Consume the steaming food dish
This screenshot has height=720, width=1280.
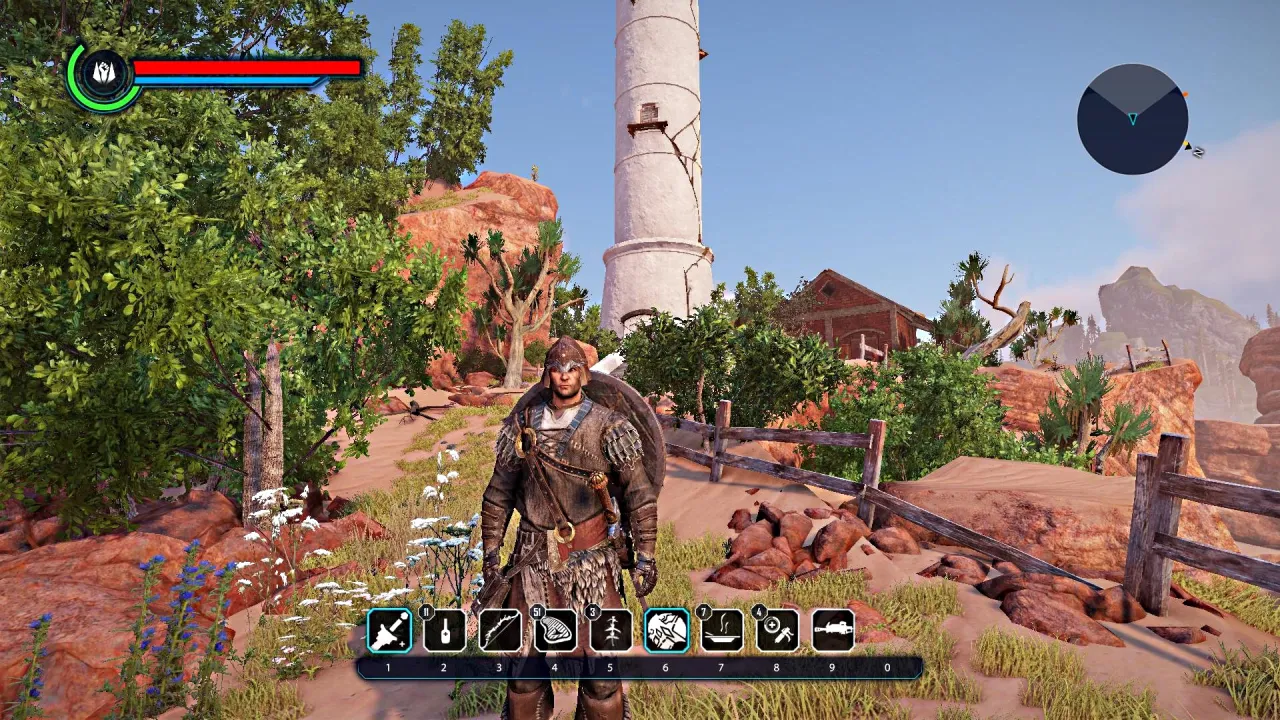point(721,631)
